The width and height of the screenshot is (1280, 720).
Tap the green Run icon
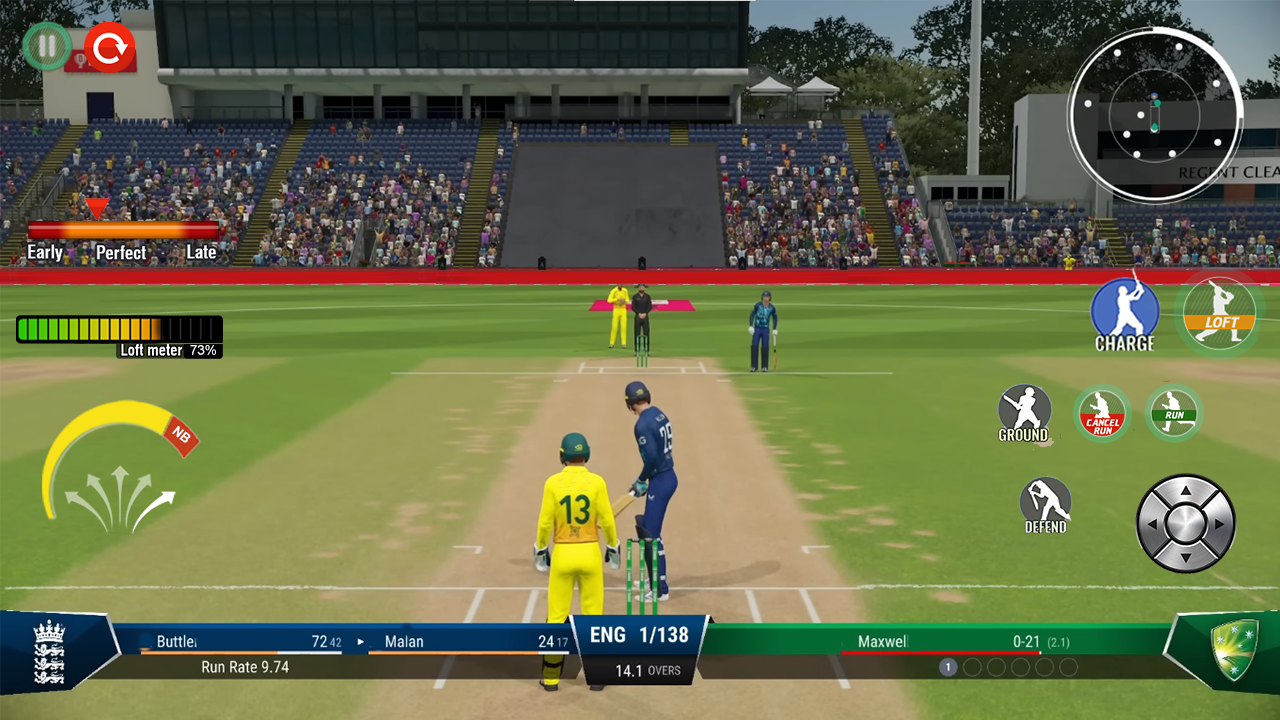click(1175, 412)
